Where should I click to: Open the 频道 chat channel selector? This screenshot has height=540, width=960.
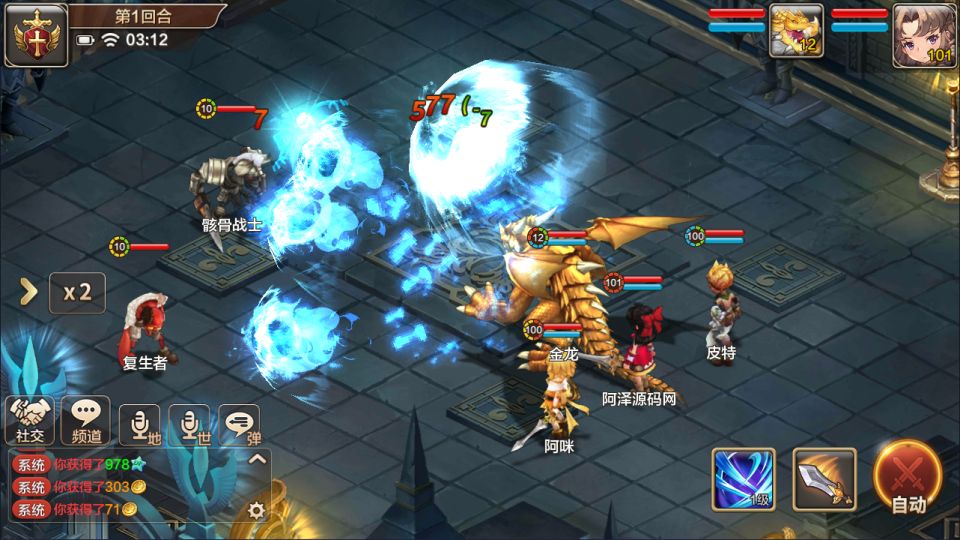click(86, 420)
